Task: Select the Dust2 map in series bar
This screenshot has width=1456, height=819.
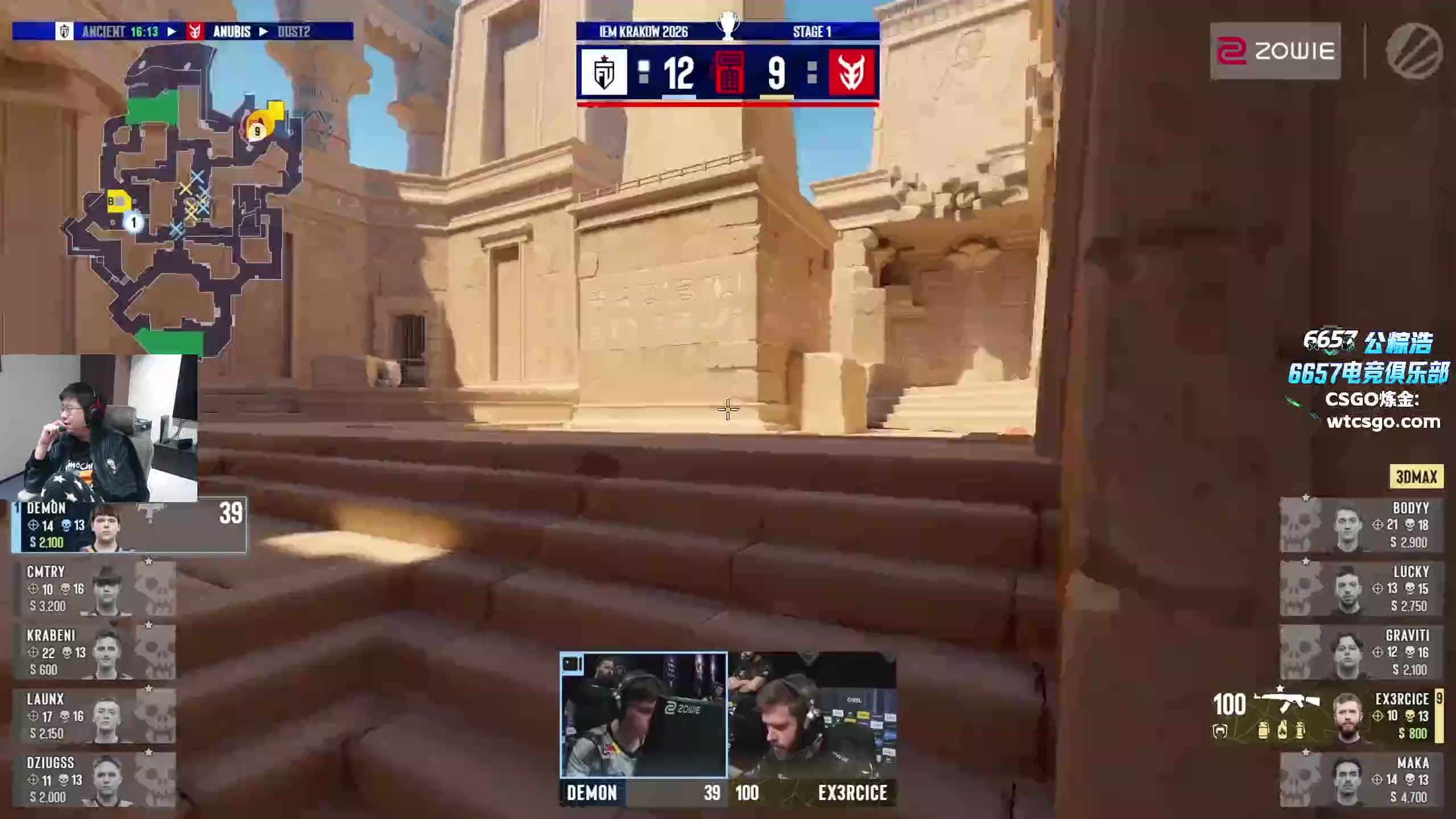Action: (x=293, y=31)
